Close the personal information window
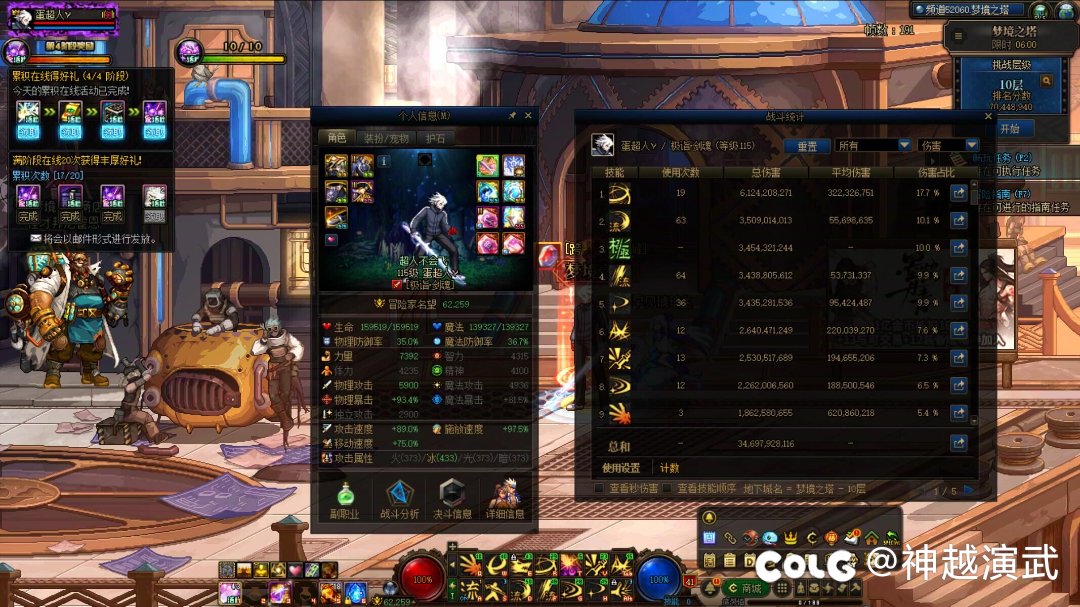1080x607 pixels. pyautogui.click(x=528, y=115)
